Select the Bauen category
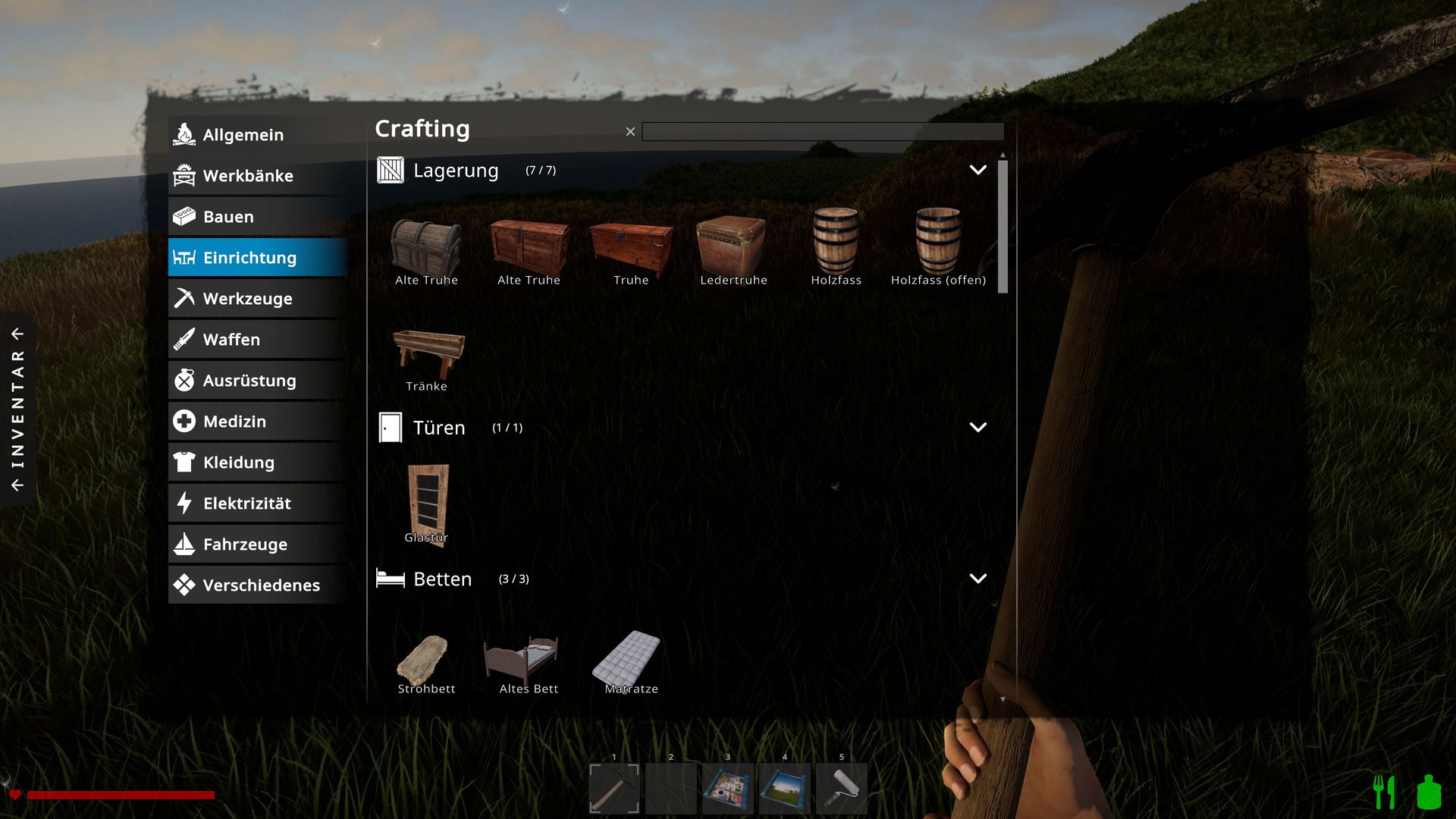 pos(257,217)
